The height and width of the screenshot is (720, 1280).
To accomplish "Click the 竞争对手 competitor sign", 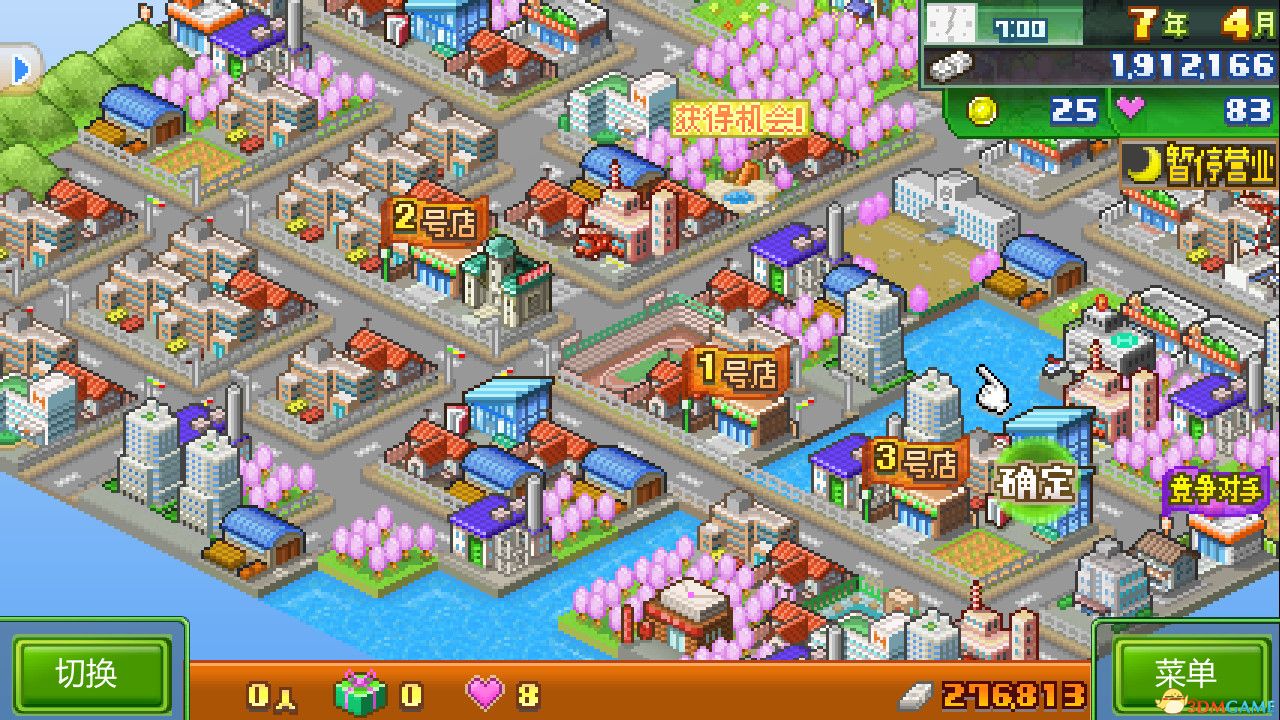I will (x=1216, y=485).
